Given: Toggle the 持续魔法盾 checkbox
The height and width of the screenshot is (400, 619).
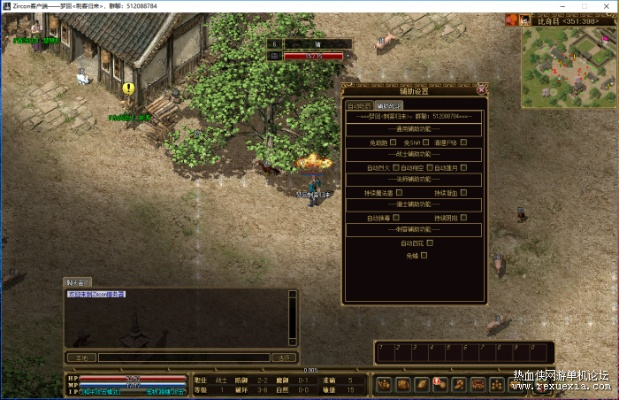Looking at the screenshot, I should click(399, 192).
